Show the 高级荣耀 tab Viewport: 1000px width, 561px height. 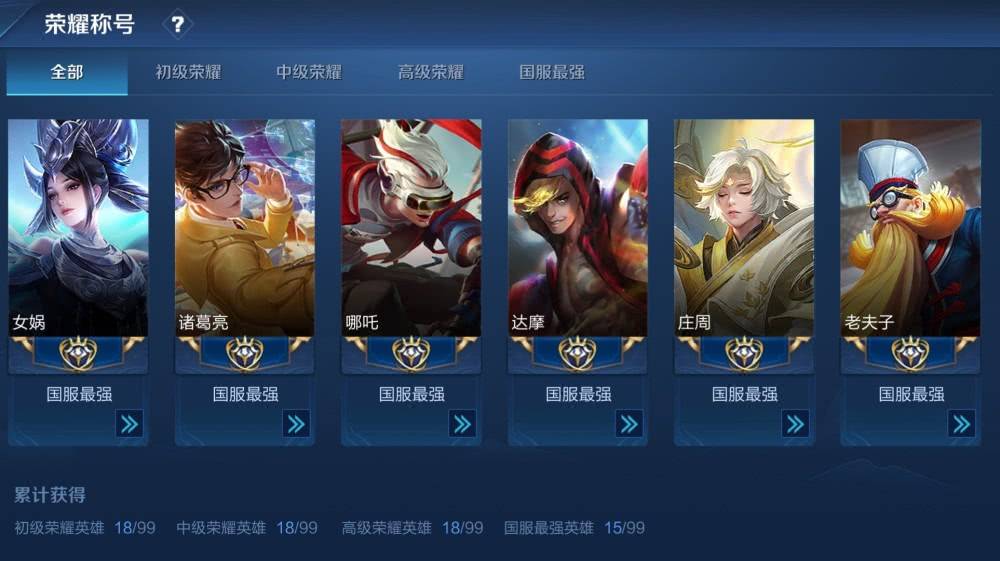point(430,72)
